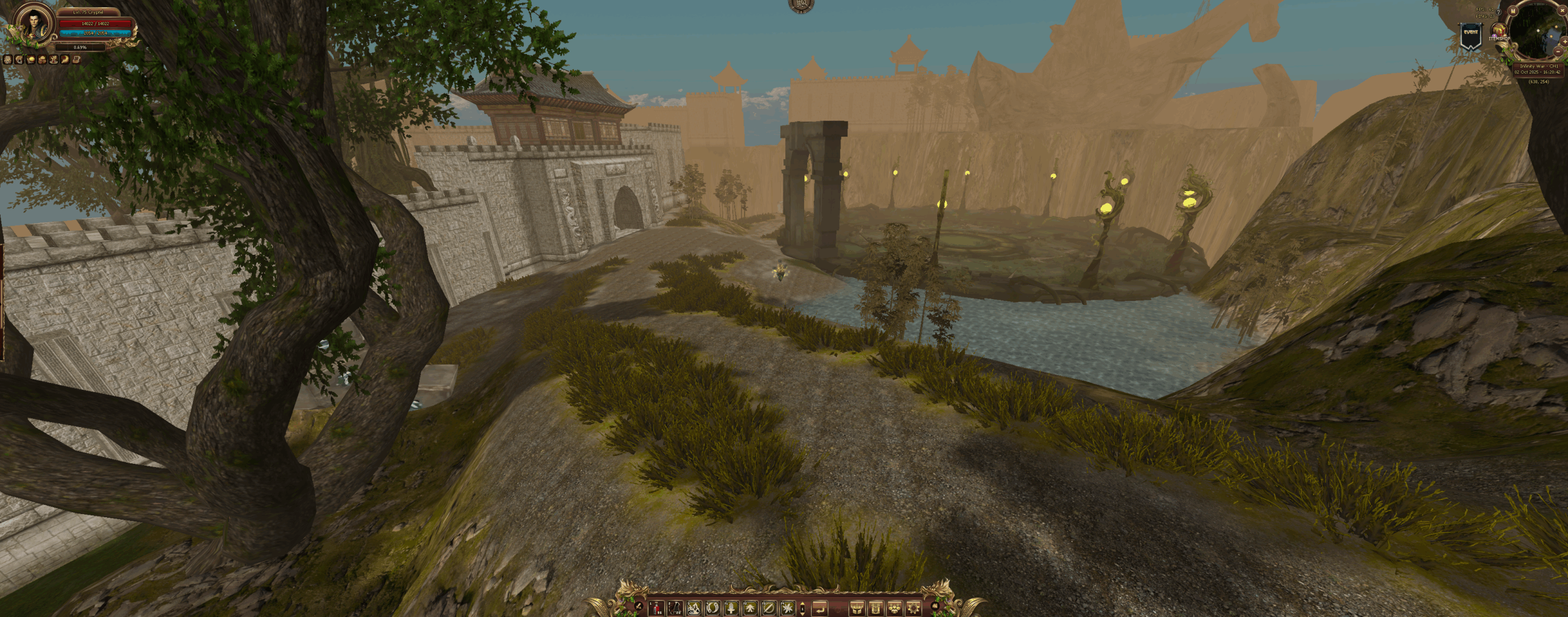Open the treasure chest icon under the portrait
This screenshot has height=617, width=1568.
(76, 59)
